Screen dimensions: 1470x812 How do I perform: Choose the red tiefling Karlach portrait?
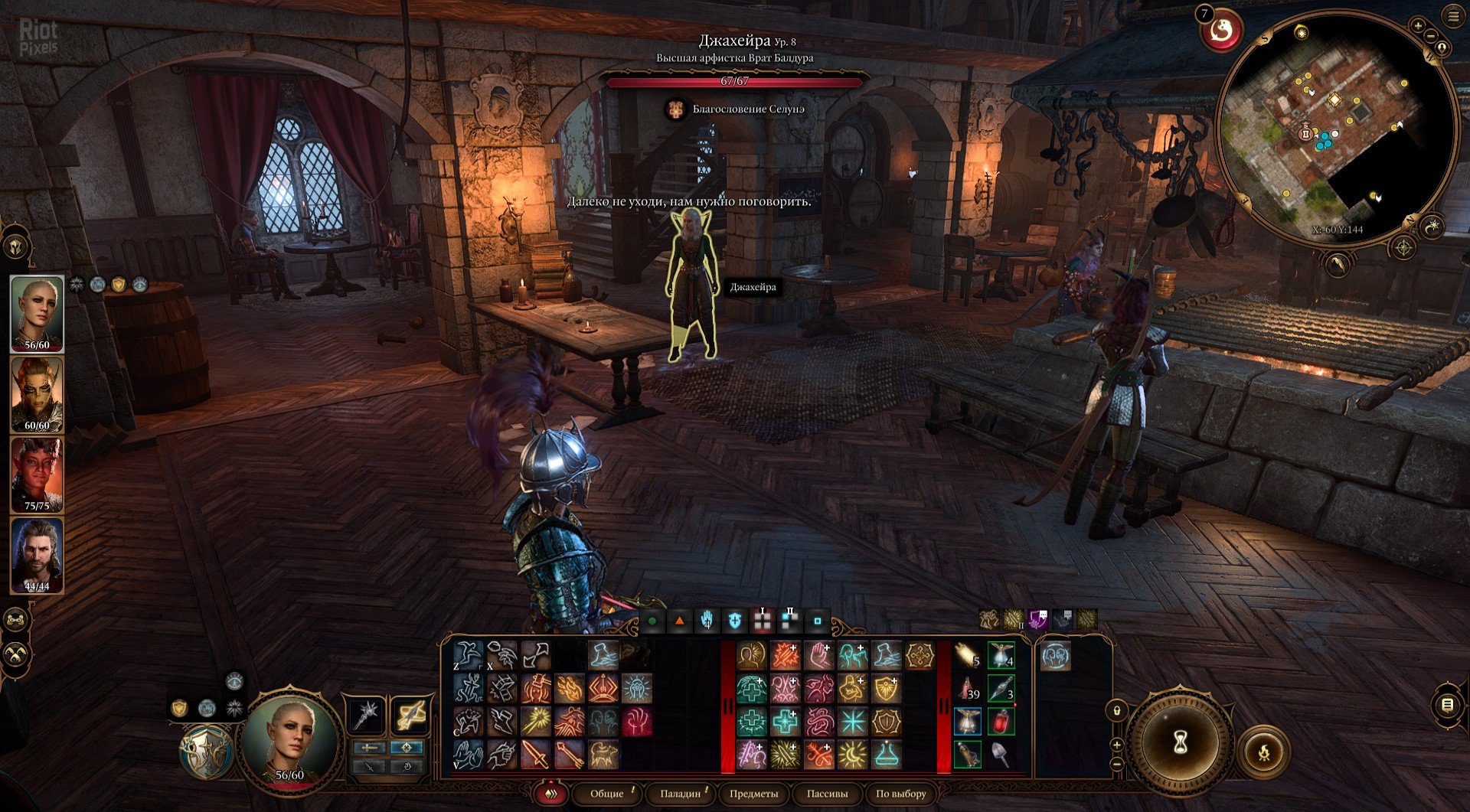coord(37,474)
